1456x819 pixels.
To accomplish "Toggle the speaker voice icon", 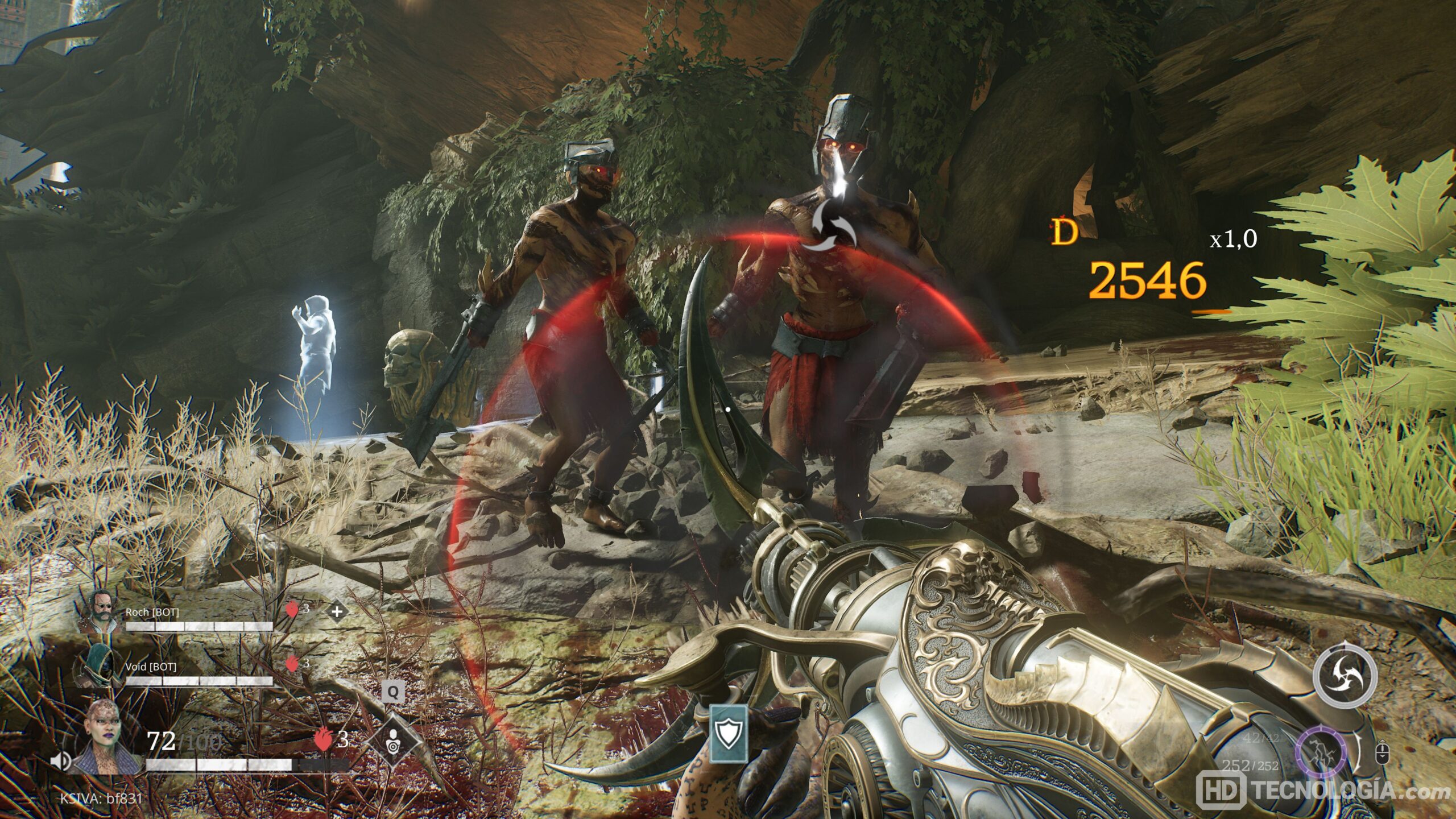I will [60, 760].
